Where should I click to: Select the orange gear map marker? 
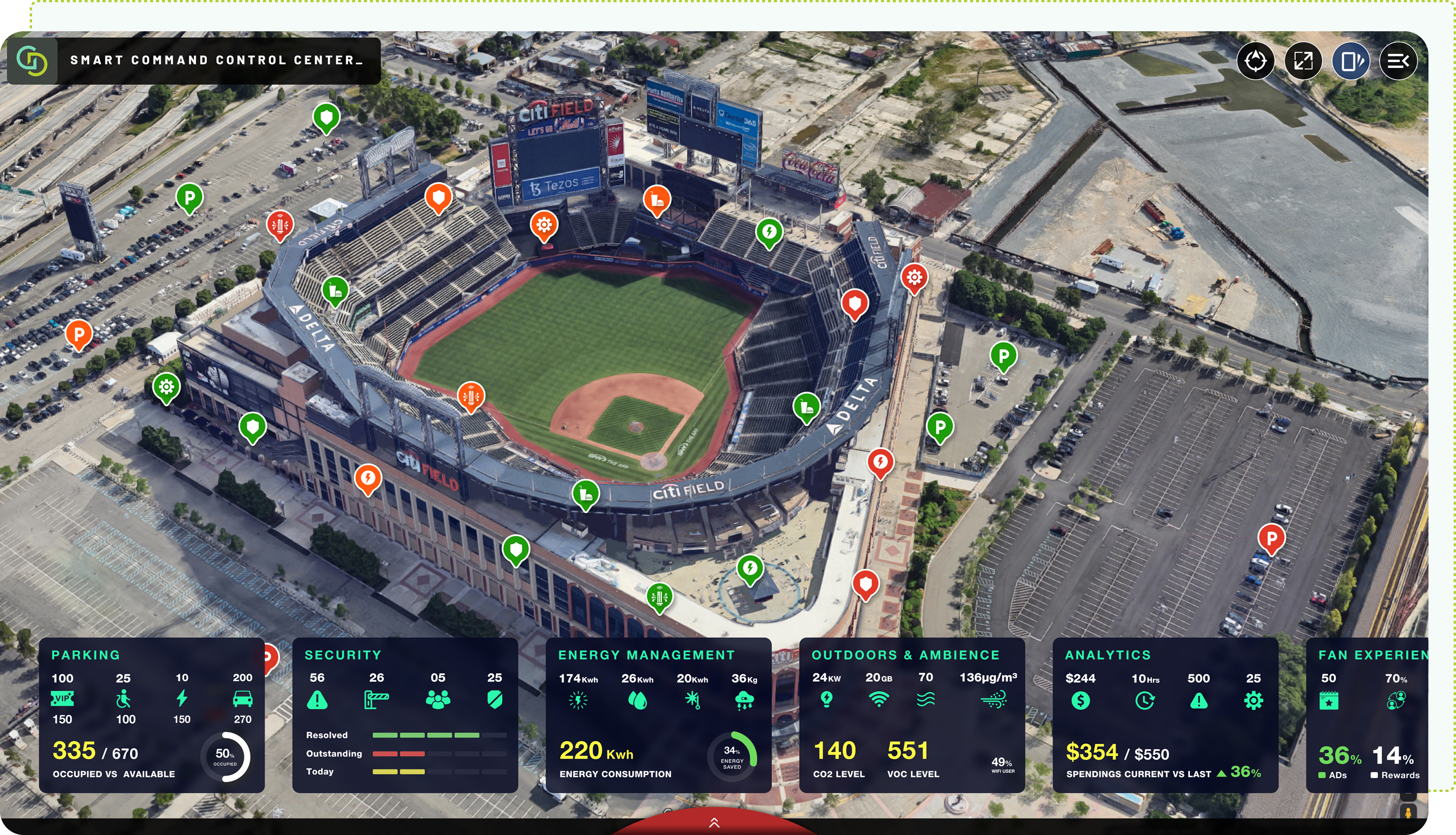tap(544, 224)
